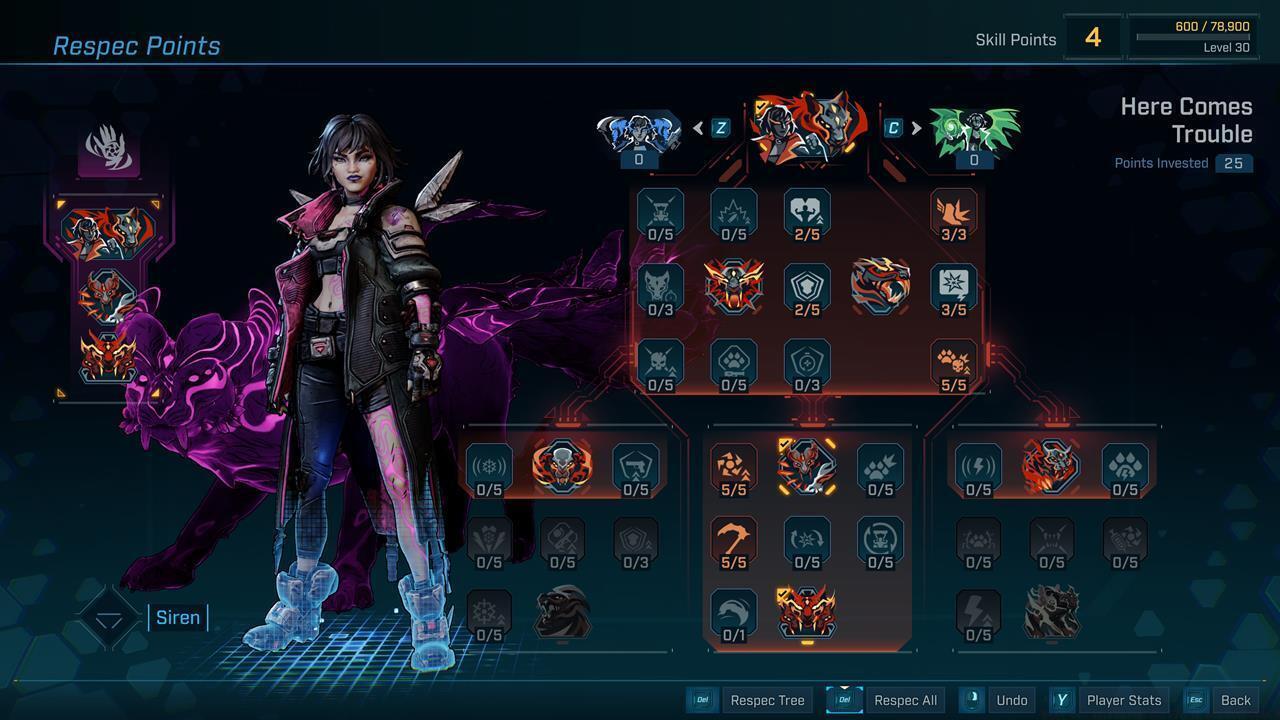
Task: Select the flexing-arms skill at 2/5
Action: [807, 213]
